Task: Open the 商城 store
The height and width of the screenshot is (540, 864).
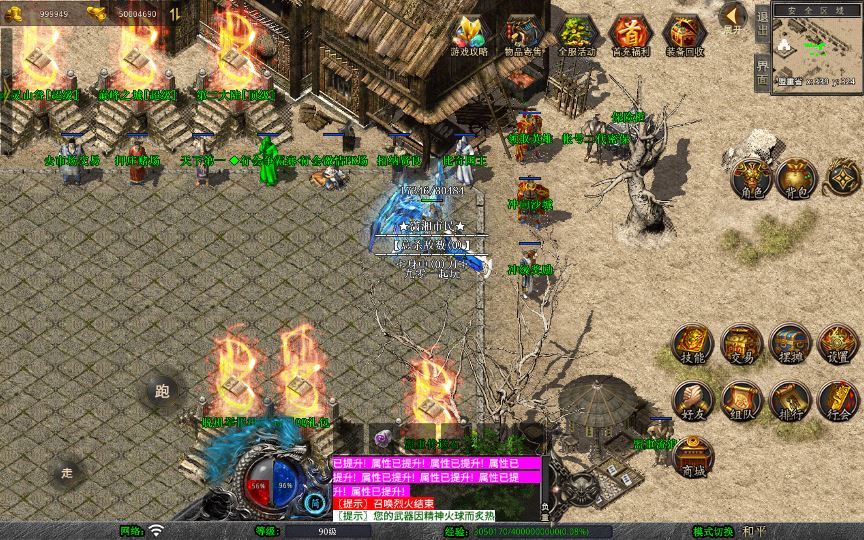Action: [x=692, y=456]
